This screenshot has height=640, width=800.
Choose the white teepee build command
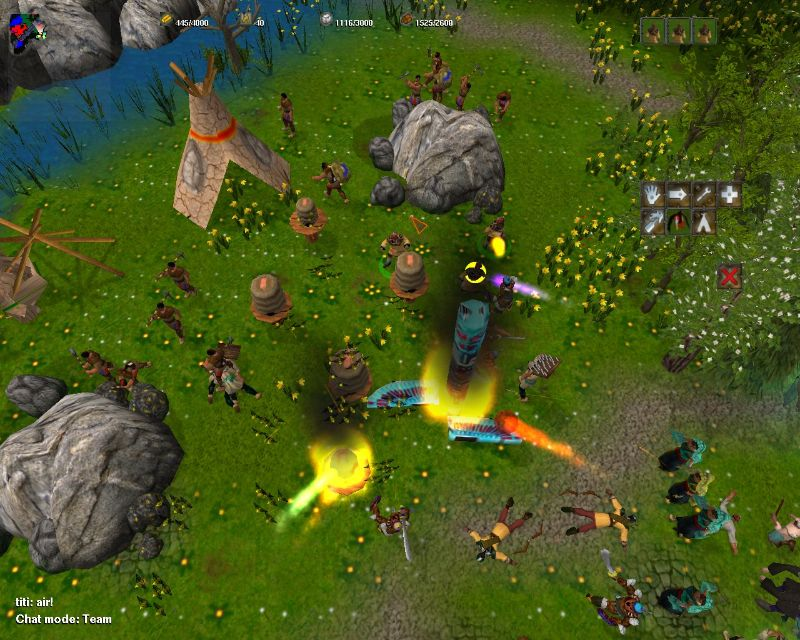[x=705, y=222]
